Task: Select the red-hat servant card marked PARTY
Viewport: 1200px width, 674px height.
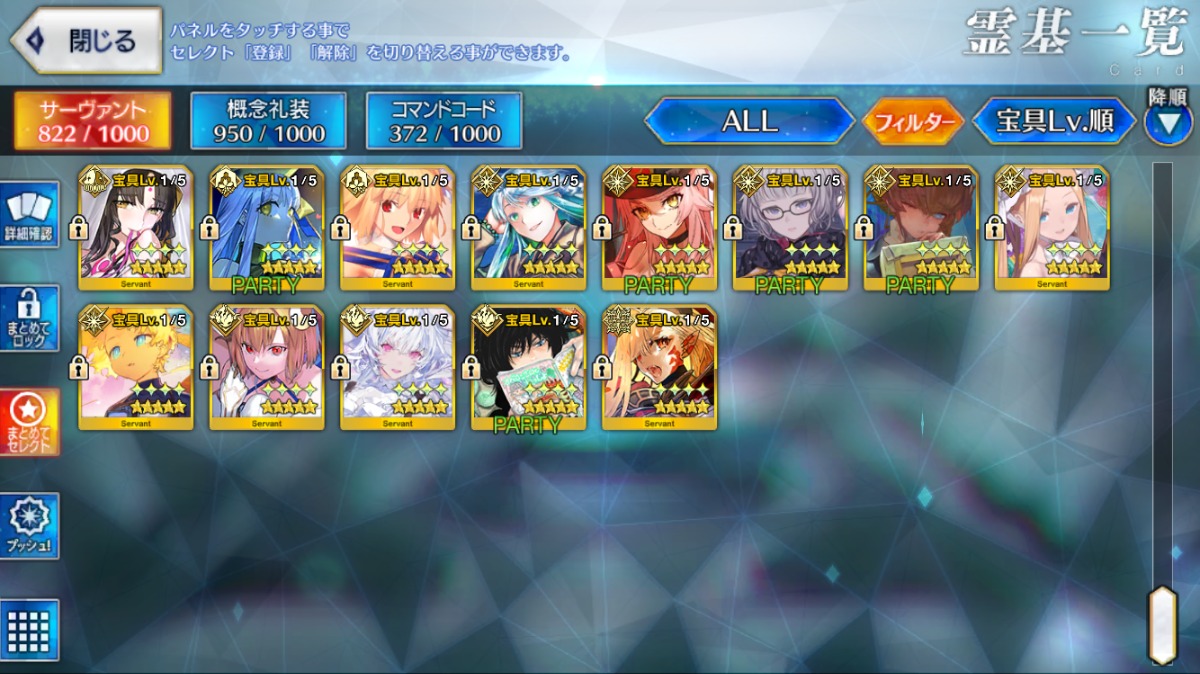Action: pos(659,228)
